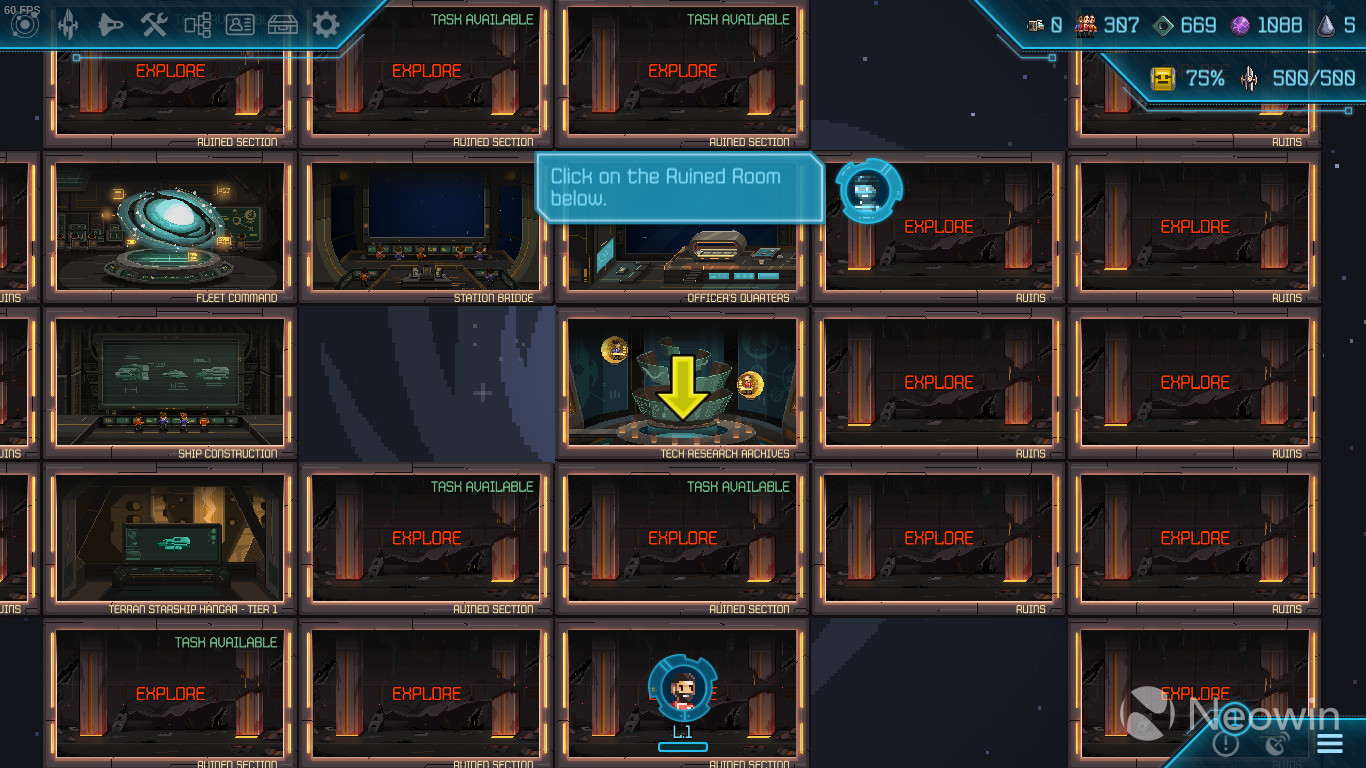
Task: Click Explore on the Ruins room beside Officer's Quarters
Action: point(938,227)
